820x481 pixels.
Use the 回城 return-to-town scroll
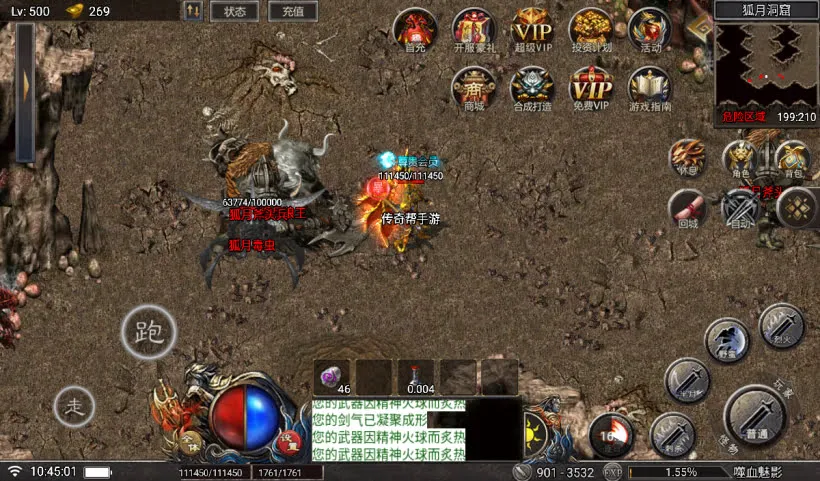click(x=689, y=208)
